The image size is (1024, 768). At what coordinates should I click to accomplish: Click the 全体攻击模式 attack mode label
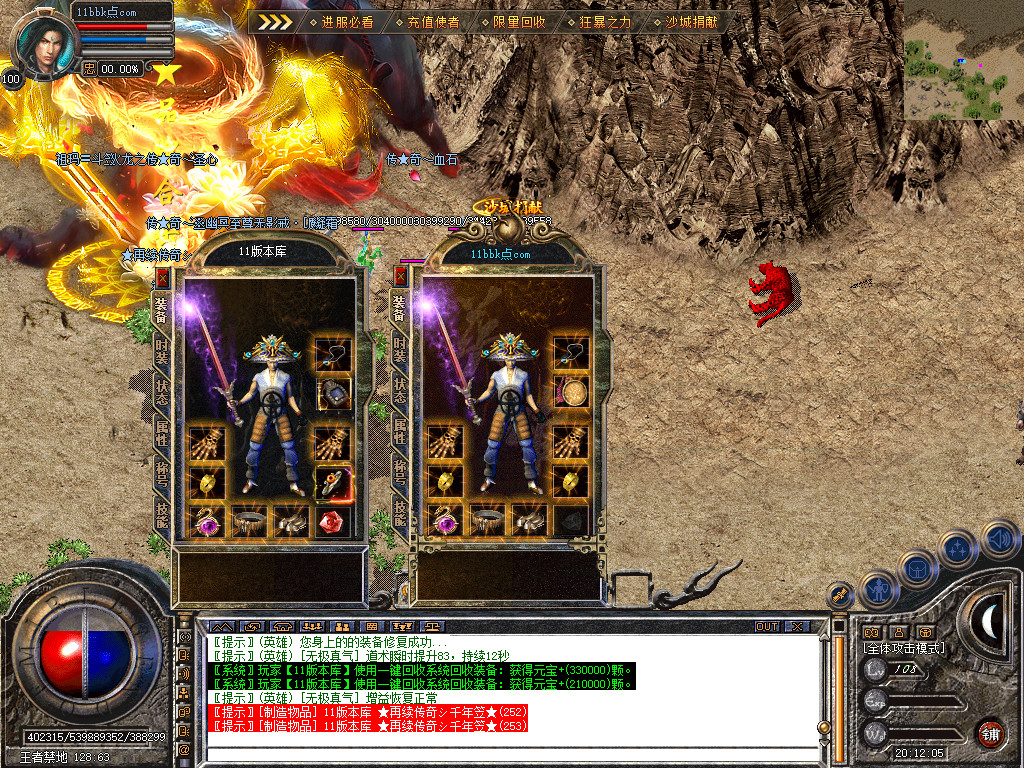(x=902, y=648)
